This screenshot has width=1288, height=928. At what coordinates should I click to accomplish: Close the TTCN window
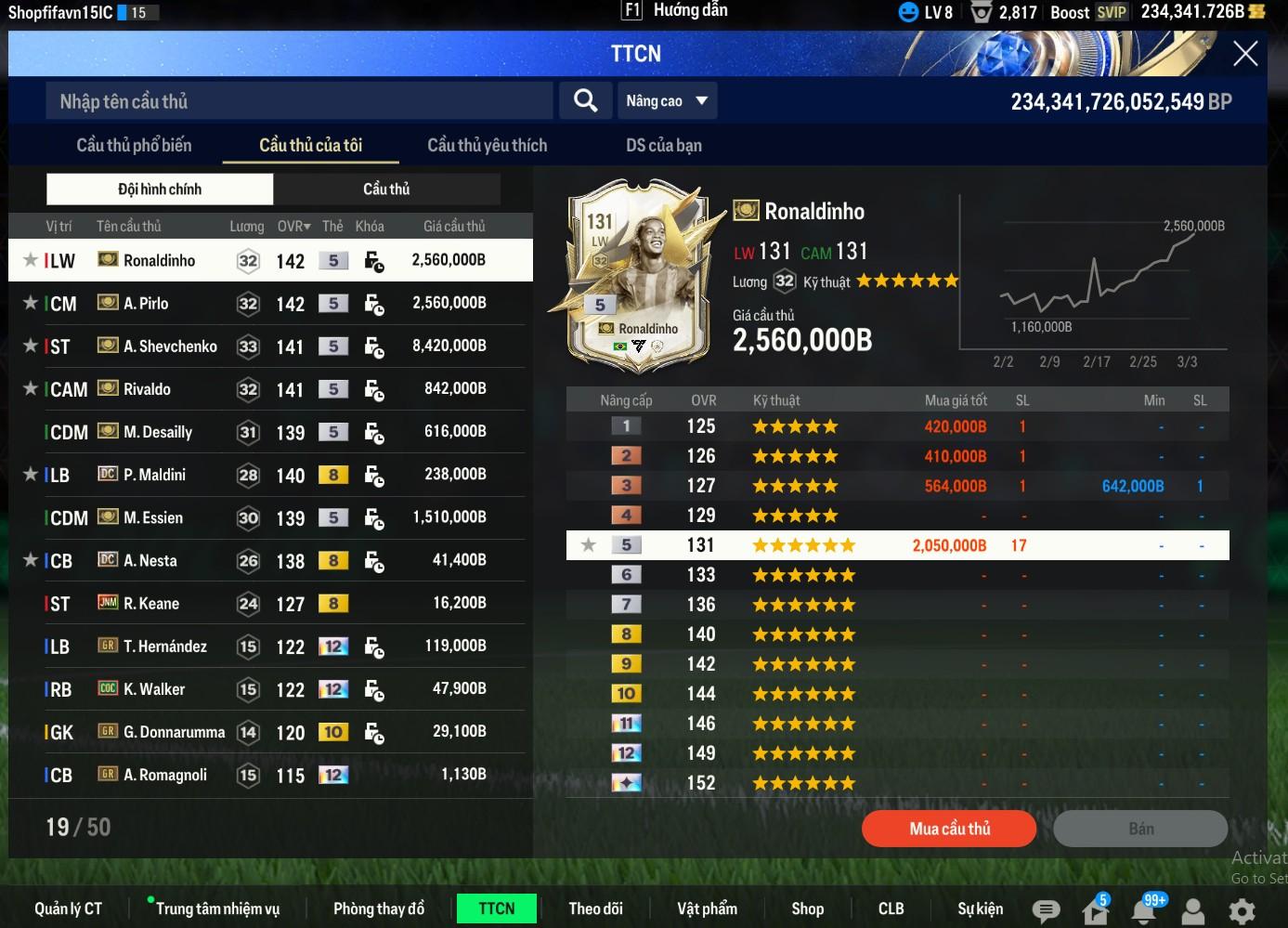[1244, 54]
